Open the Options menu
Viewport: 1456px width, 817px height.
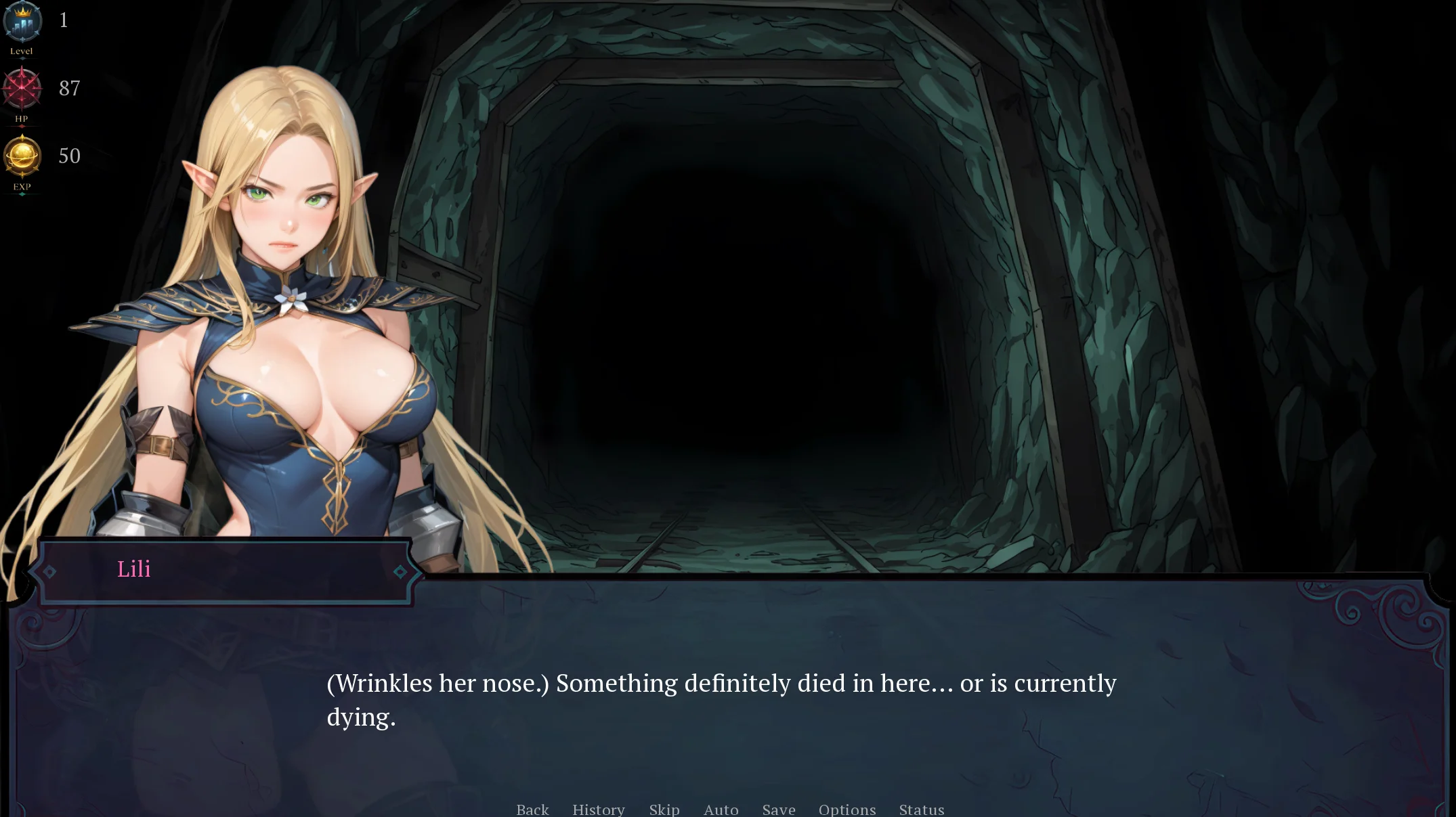(x=847, y=809)
